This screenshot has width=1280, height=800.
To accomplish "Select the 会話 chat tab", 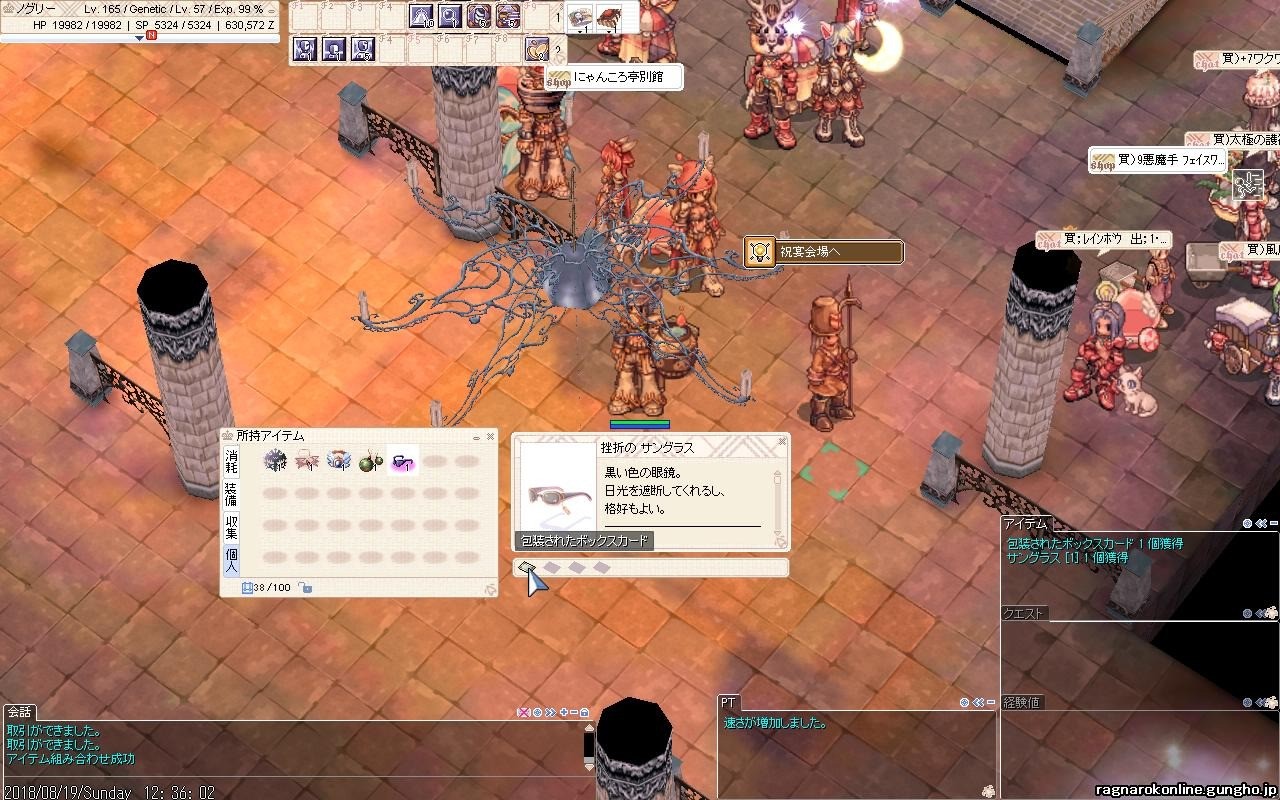I will click(x=19, y=712).
